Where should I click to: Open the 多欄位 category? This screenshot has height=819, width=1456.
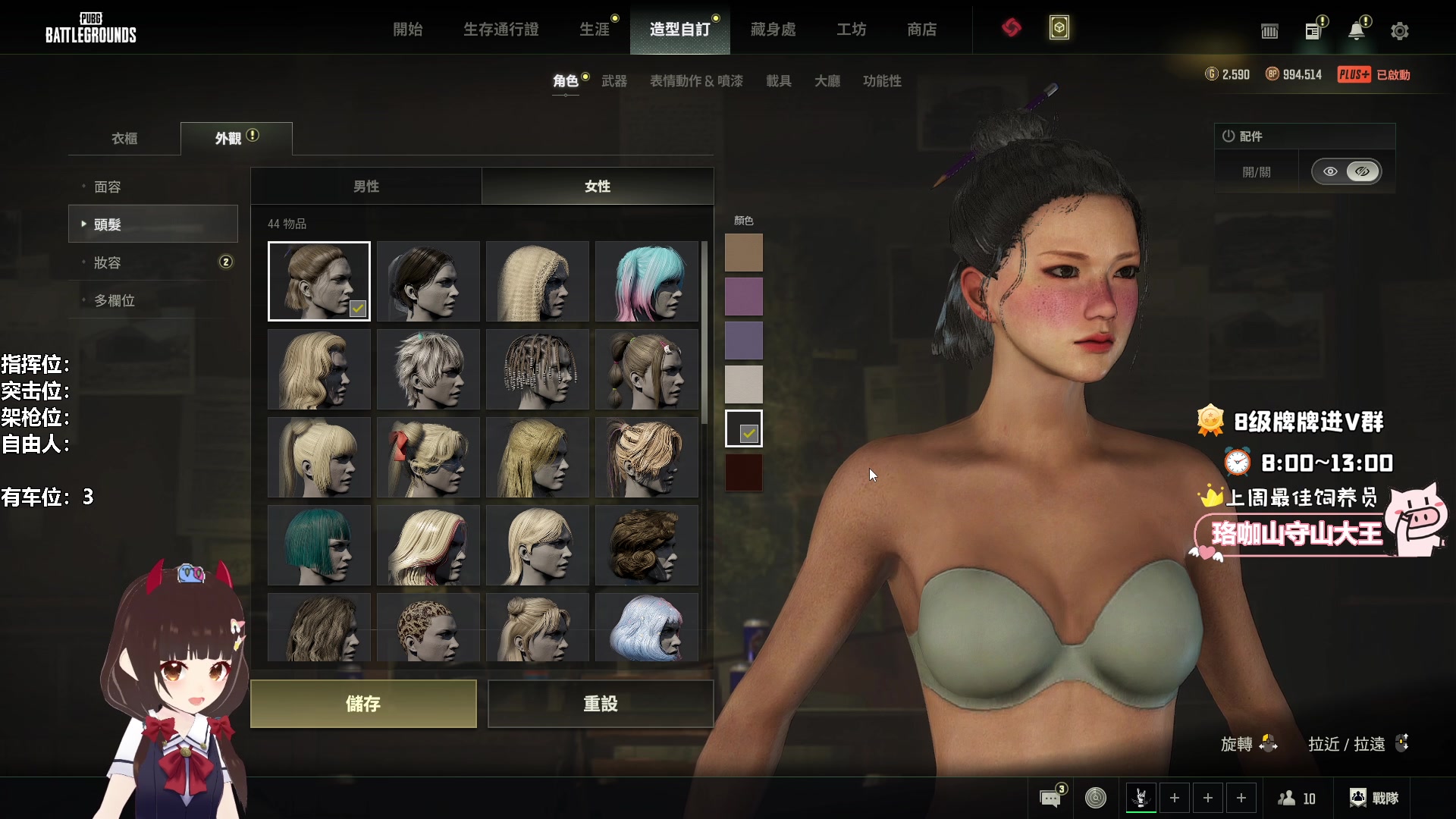point(115,301)
